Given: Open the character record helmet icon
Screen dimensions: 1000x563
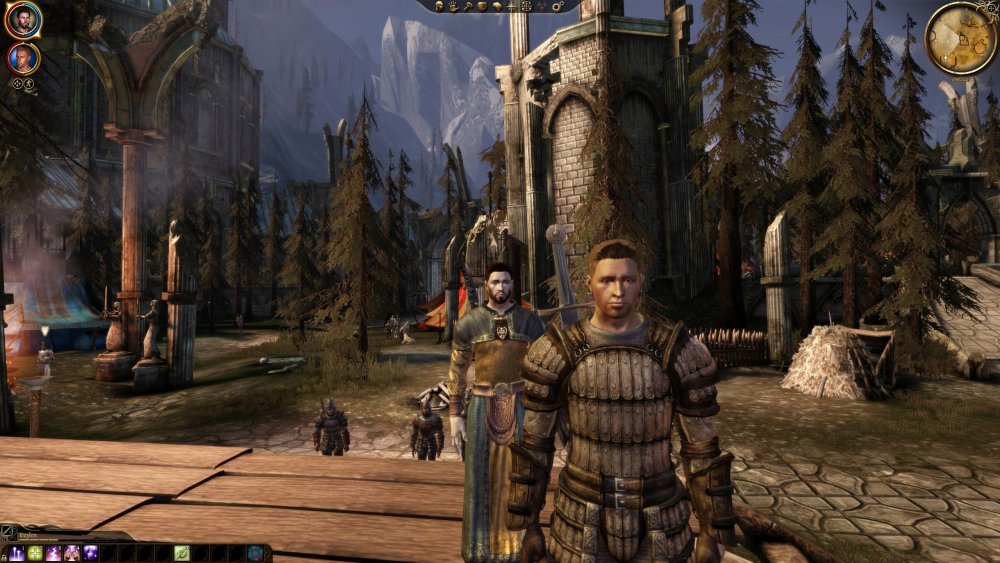Looking at the screenshot, I should pyautogui.click(x=437, y=6).
